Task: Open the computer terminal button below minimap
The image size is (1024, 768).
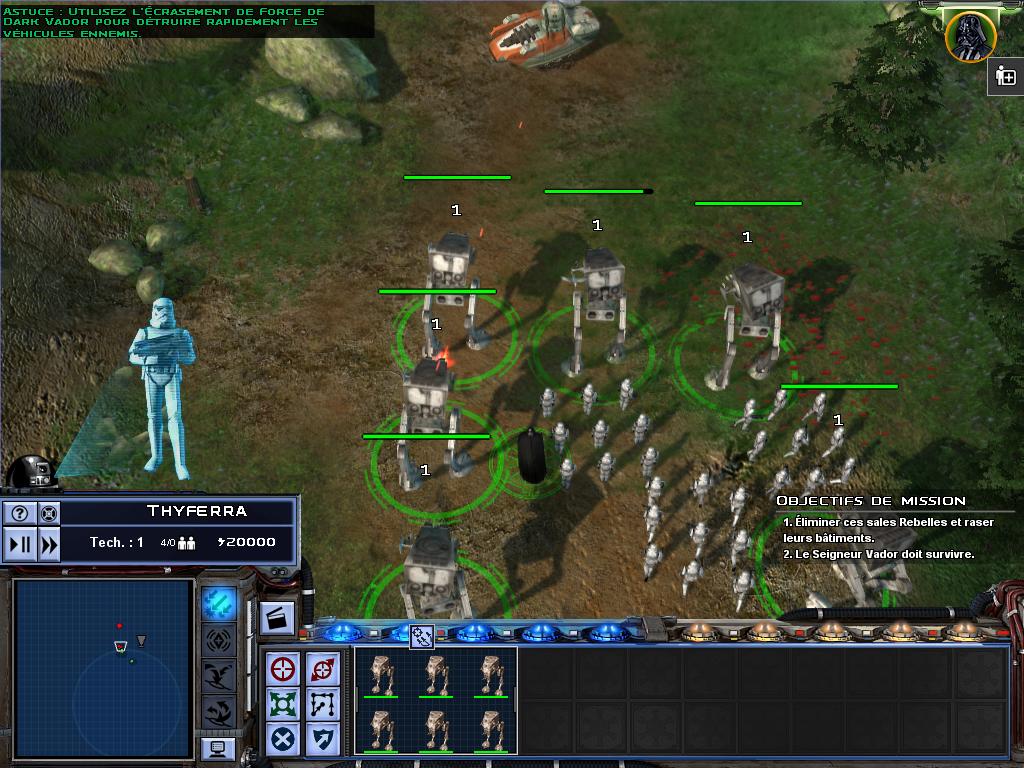Action: coord(218,748)
